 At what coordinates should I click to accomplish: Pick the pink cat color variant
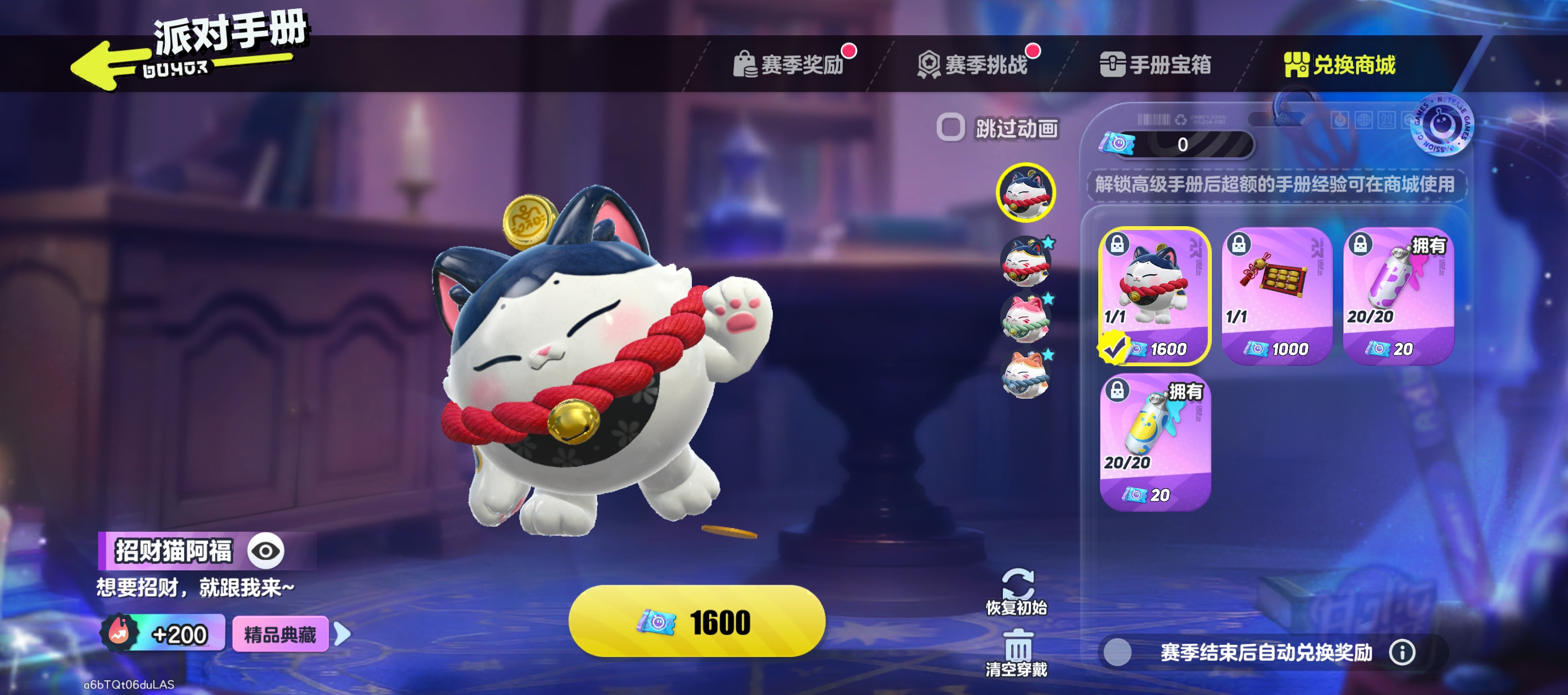[x=1026, y=319]
